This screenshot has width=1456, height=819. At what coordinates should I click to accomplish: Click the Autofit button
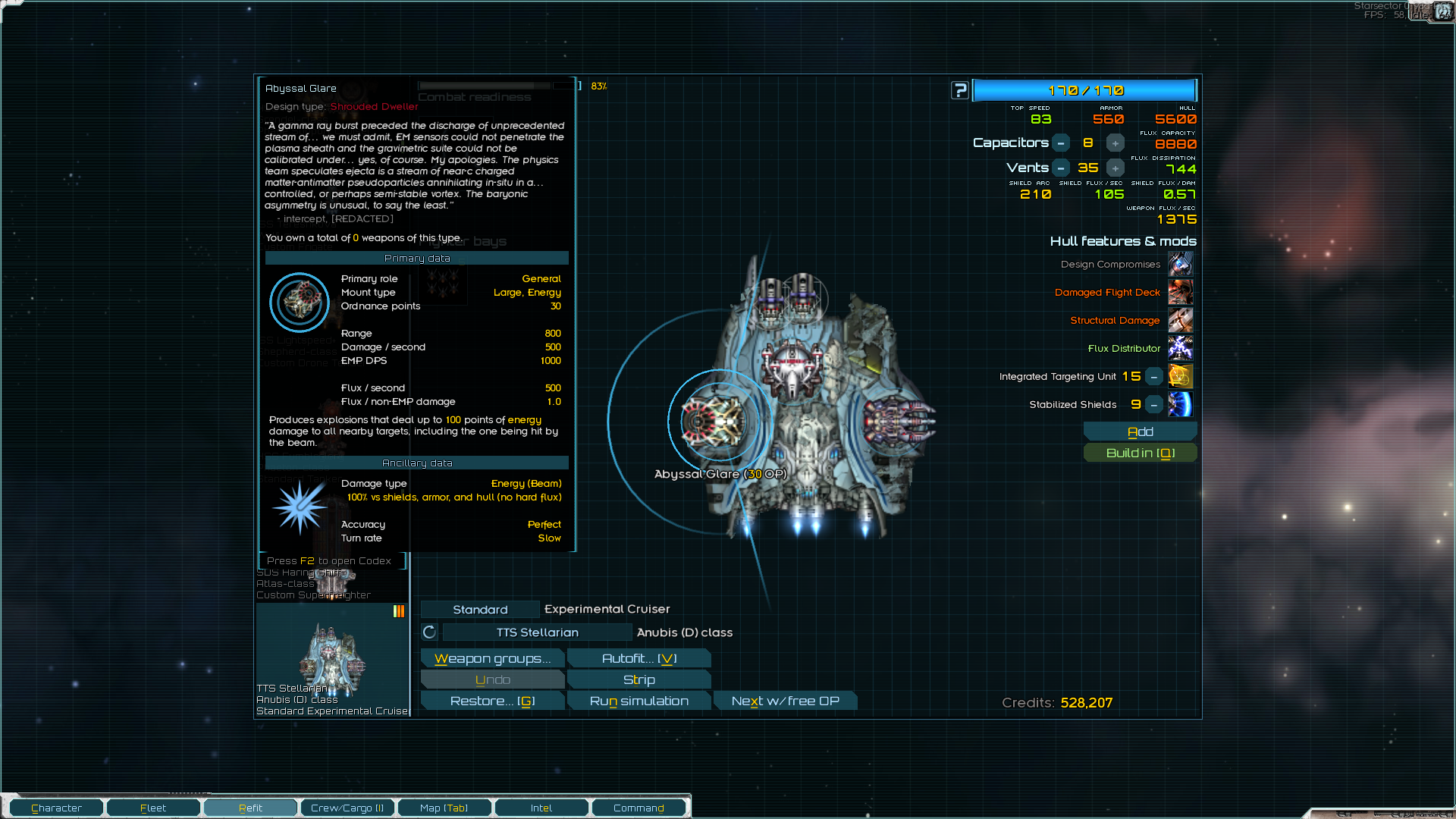pos(639,658)
